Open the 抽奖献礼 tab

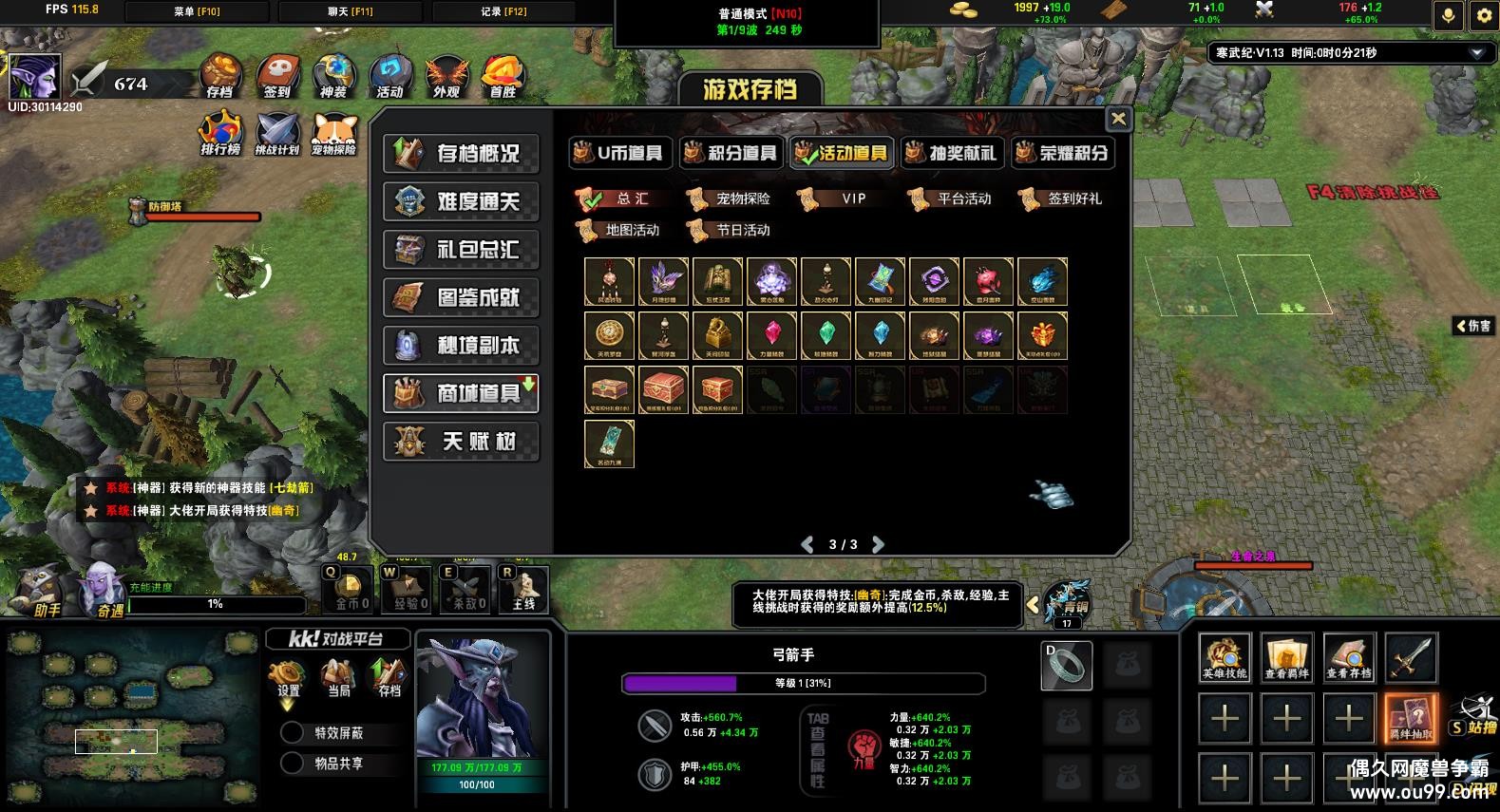coord(952,153)
